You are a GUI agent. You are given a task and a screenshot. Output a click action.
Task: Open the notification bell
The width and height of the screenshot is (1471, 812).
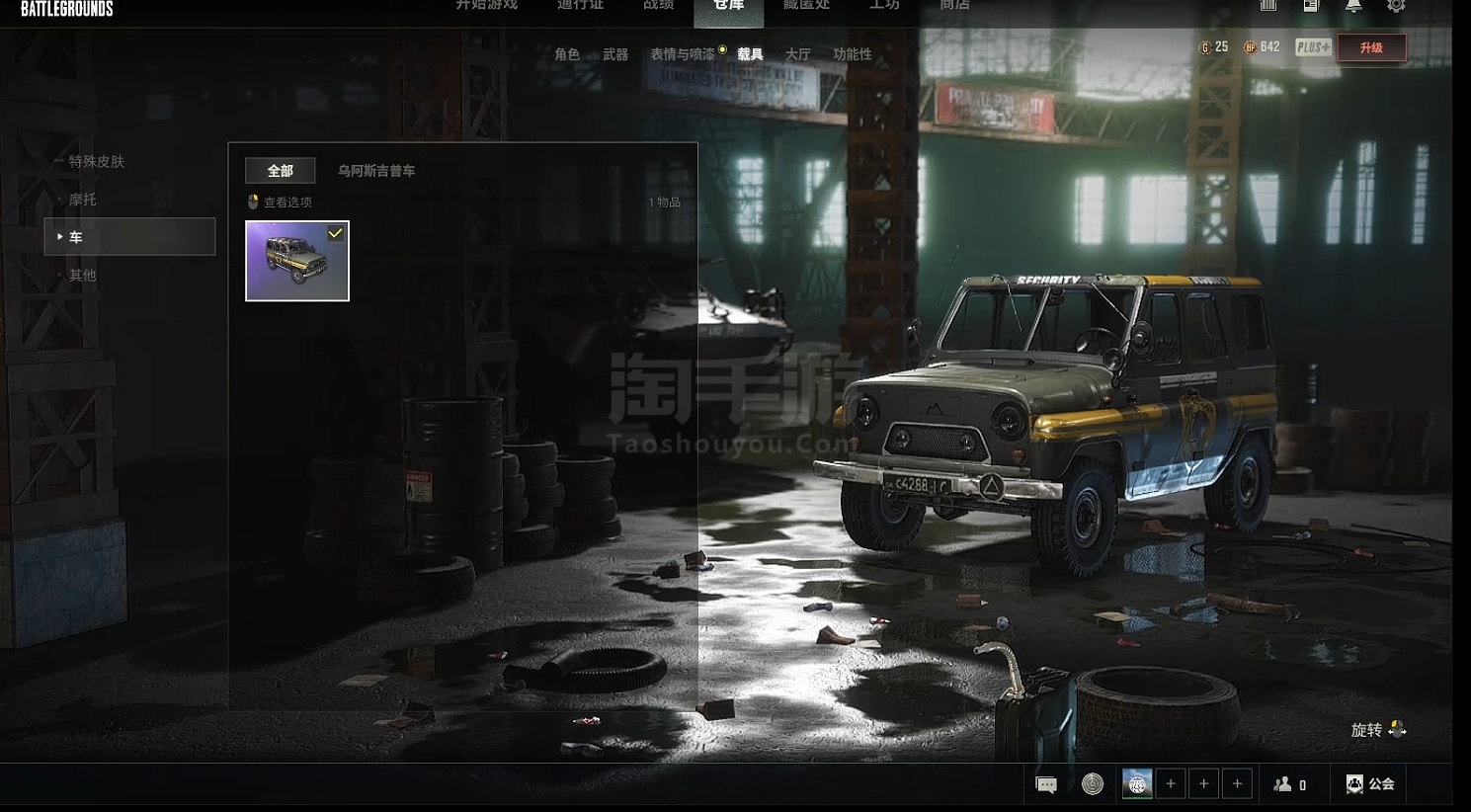[x=1353, y=6]
